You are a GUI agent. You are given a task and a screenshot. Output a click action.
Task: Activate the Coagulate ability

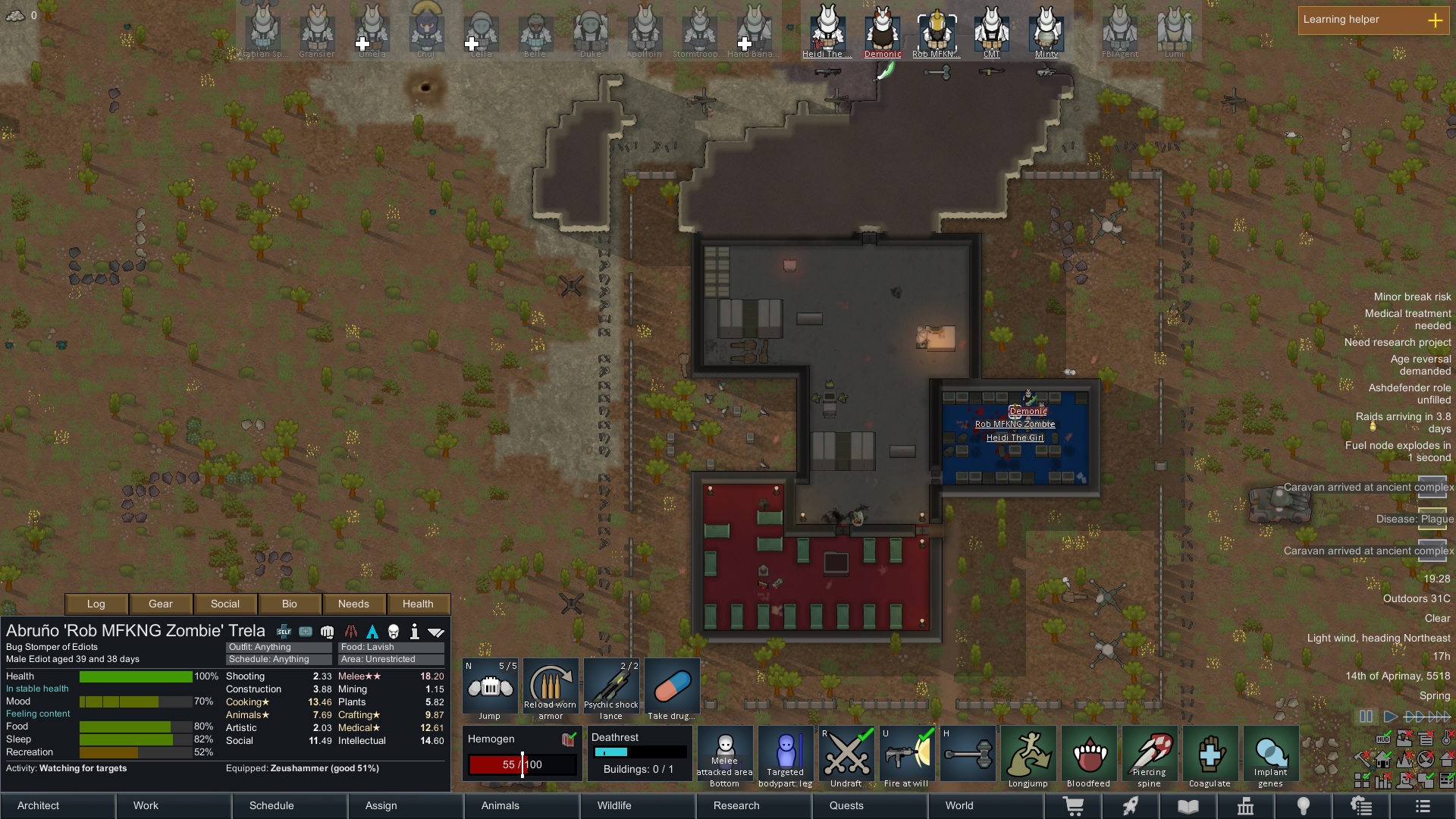pyautogui.click(x=1210, y=755)
